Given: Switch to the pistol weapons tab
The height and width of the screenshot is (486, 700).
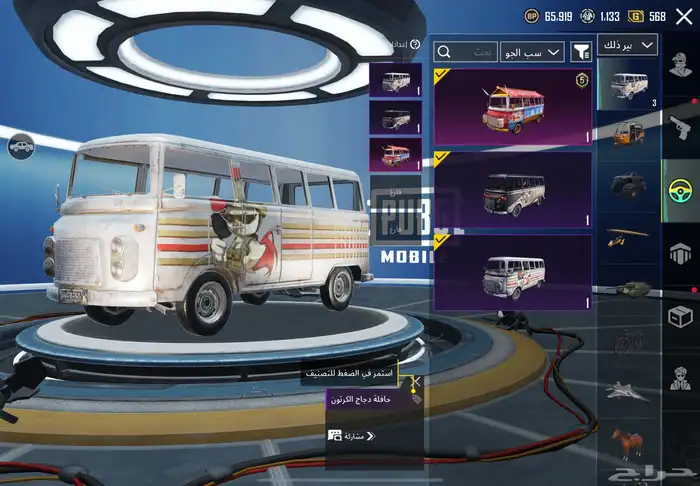Looking at the screenshot, I should [x=680, y=127].
